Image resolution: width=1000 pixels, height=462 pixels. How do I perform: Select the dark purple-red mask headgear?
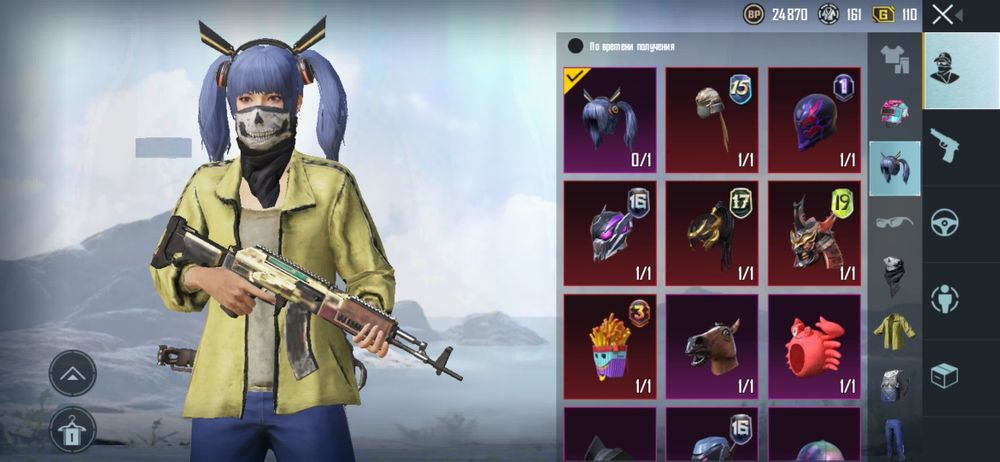coord(814,120)
